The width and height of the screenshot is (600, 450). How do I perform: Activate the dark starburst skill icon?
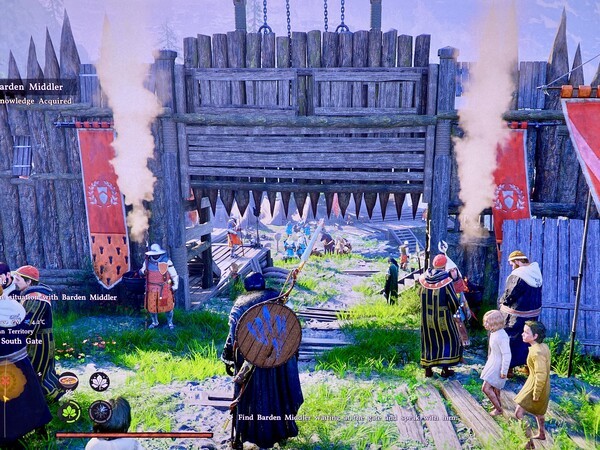100,411
